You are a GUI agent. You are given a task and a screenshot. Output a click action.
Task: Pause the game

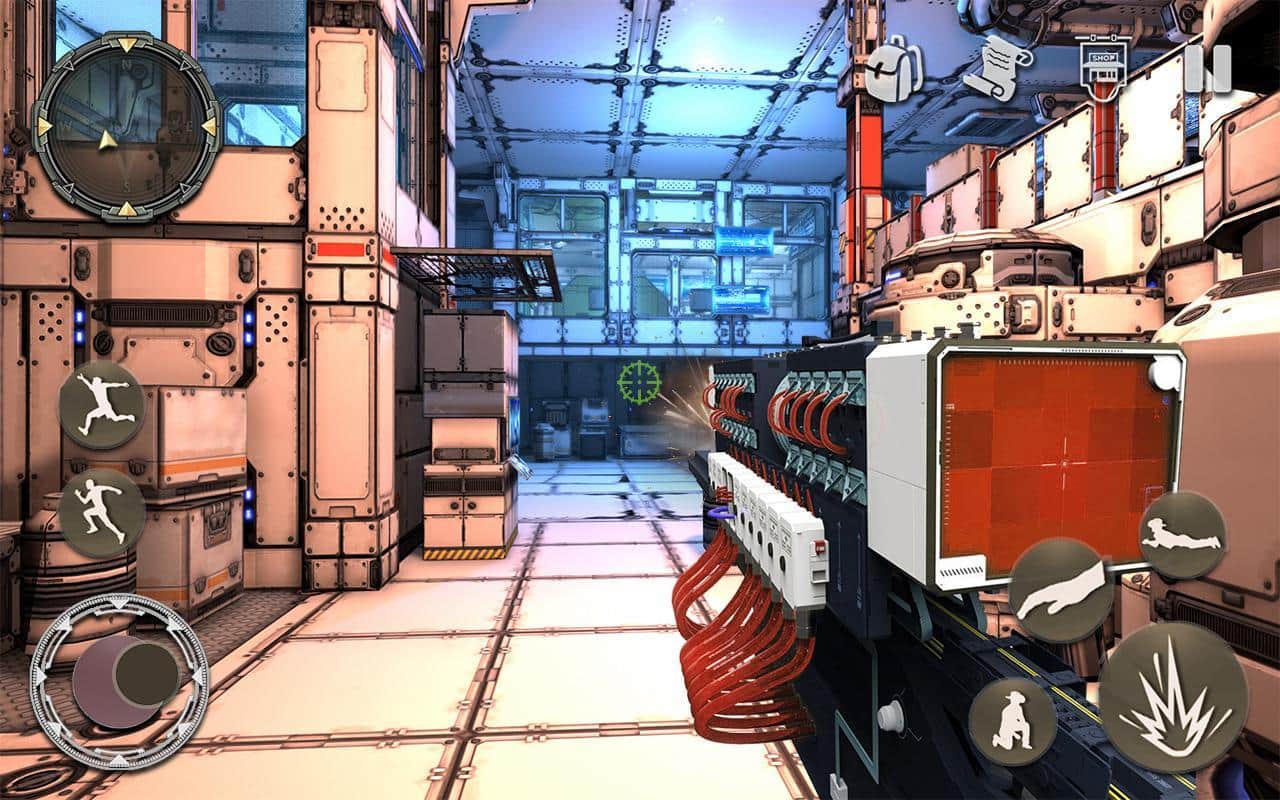(1208, 69)
